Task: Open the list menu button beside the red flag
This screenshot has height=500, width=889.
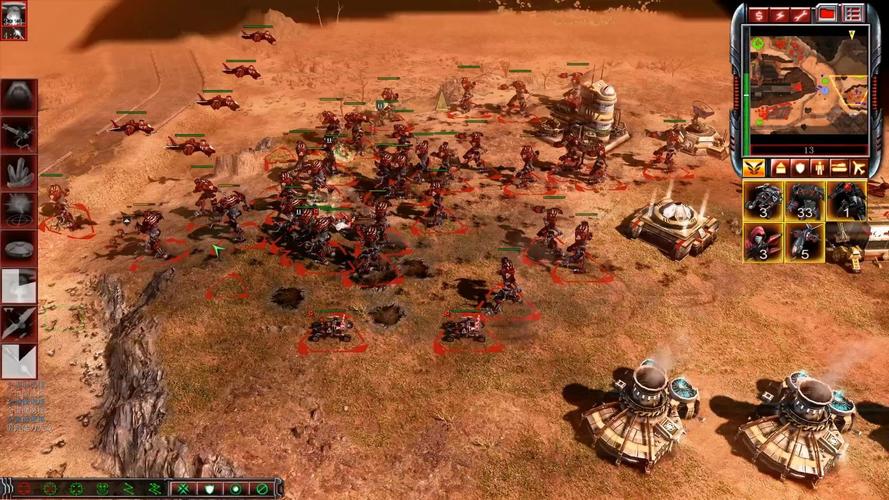Action: pyautogui.click(x=852, y=14)
